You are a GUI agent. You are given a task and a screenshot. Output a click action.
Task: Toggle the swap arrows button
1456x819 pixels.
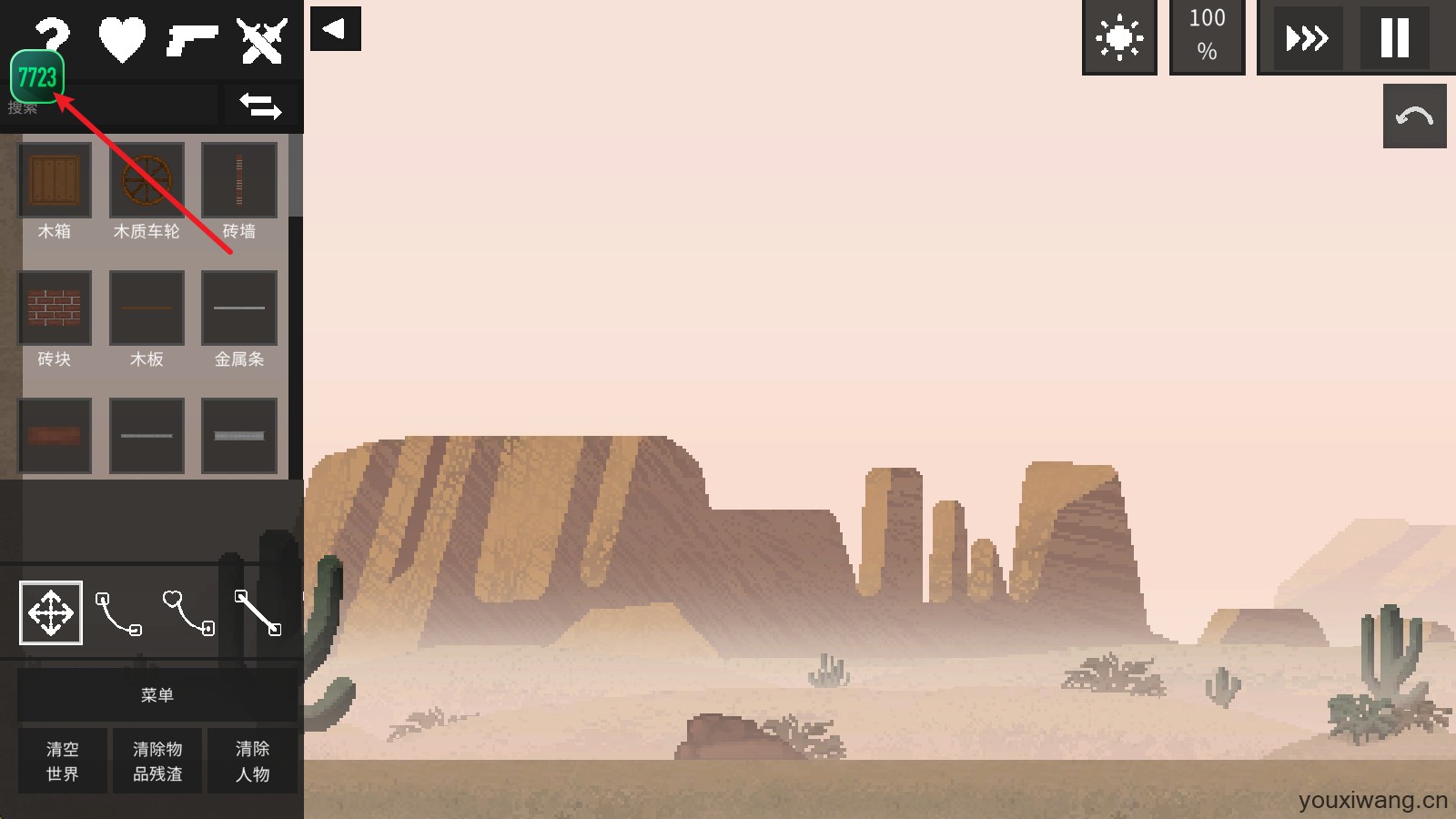260,106
